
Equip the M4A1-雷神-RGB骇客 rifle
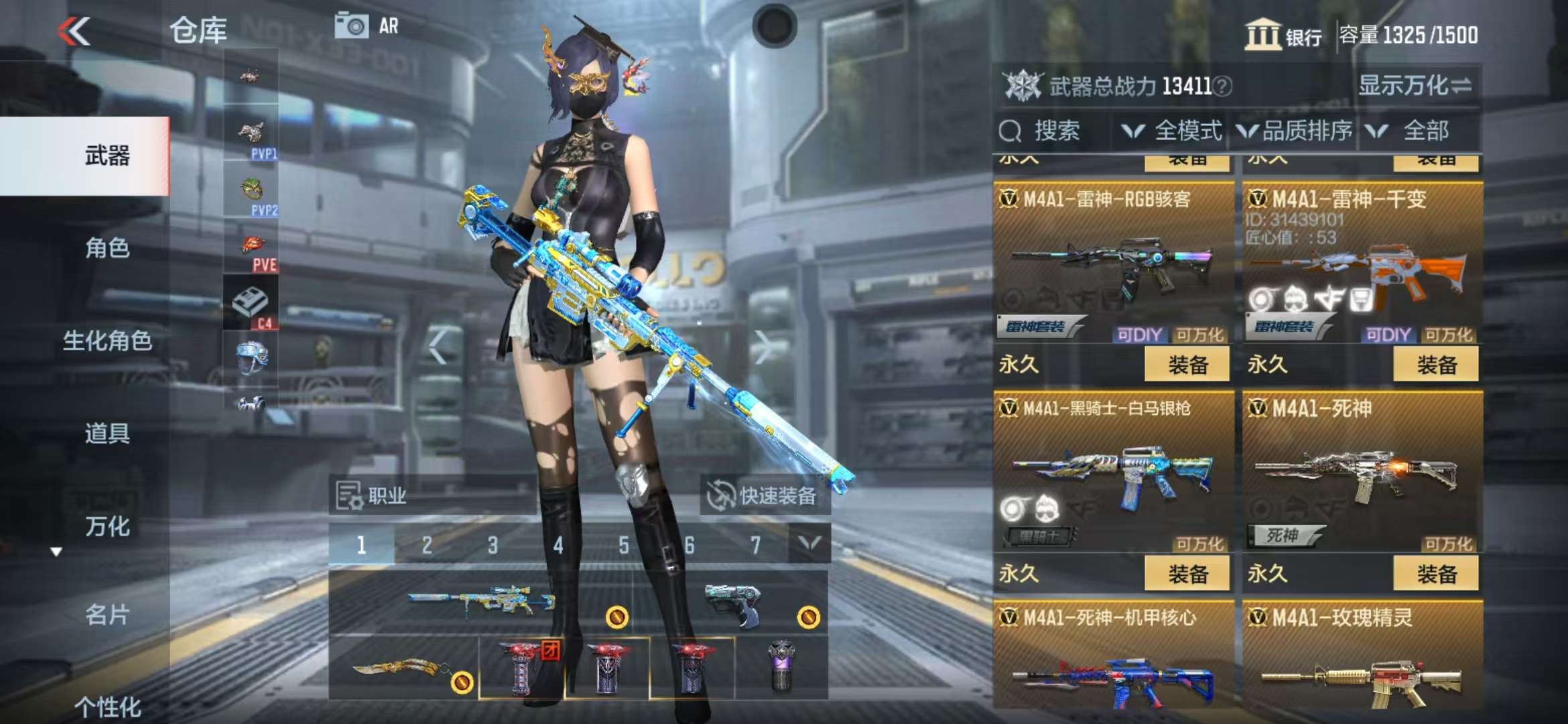[1187, 365]
